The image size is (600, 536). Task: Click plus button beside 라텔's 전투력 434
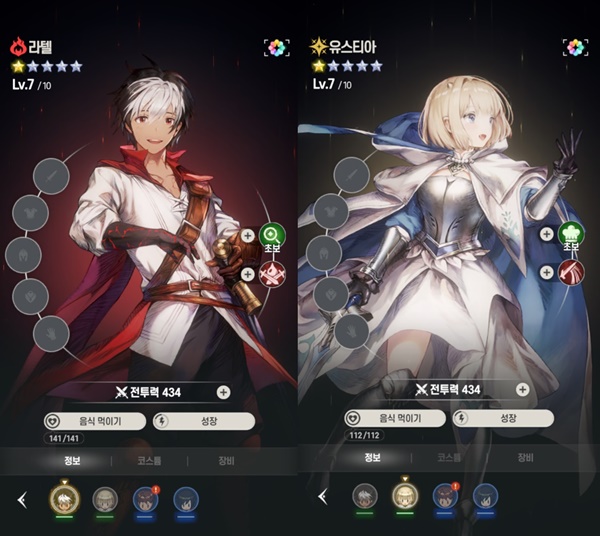pyautogui.click(x=223, y=393)
